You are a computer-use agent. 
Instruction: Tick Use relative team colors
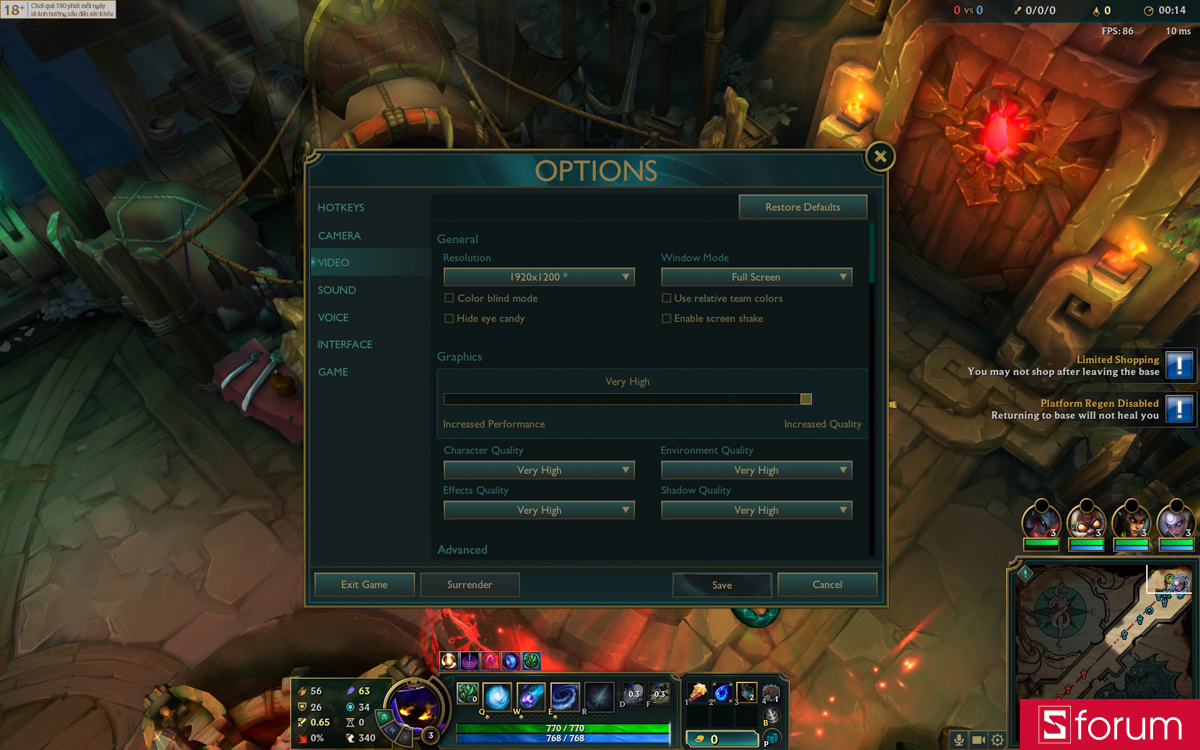(x=667, y=298)
